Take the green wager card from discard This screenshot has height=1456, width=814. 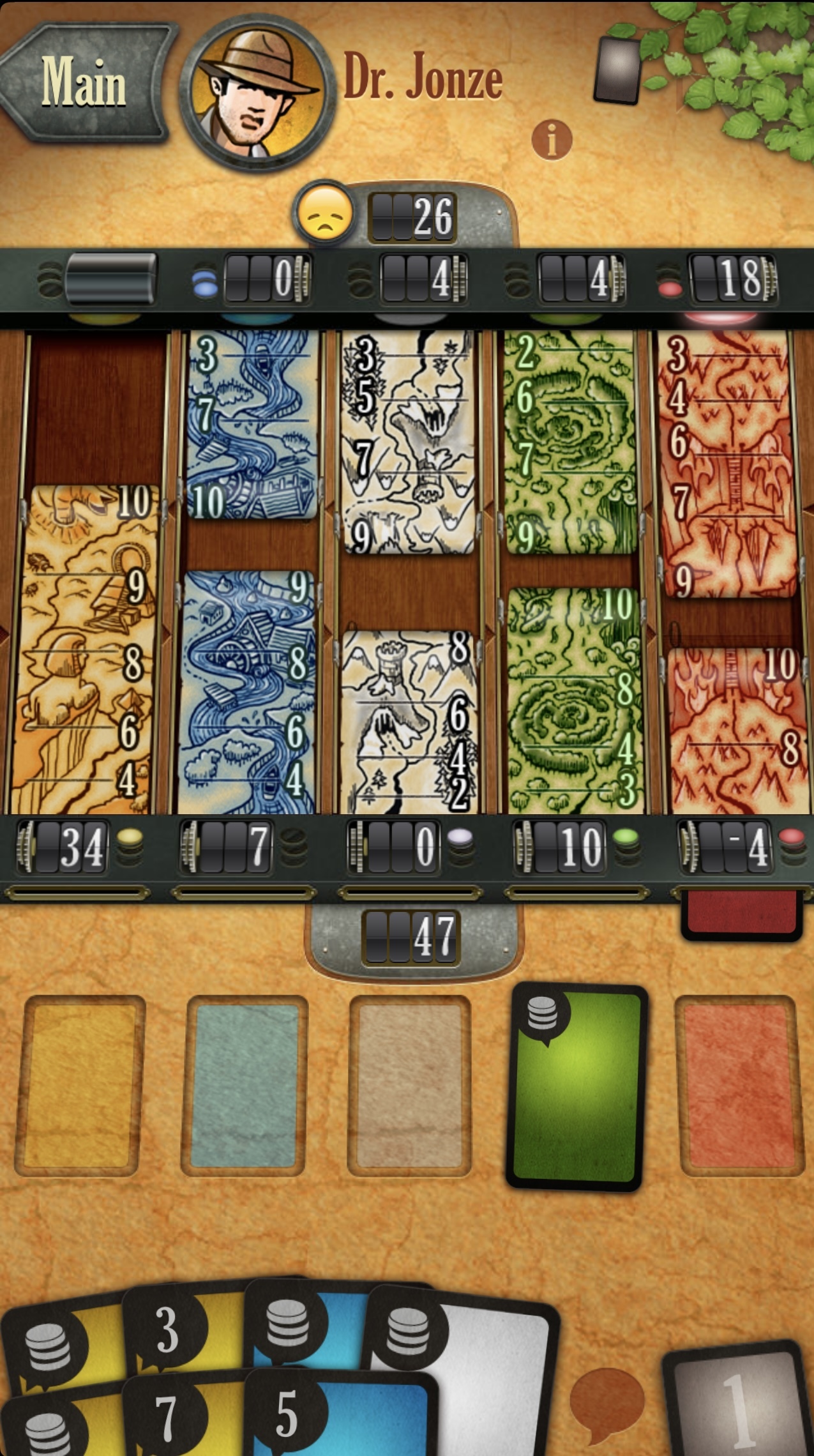577,1087
